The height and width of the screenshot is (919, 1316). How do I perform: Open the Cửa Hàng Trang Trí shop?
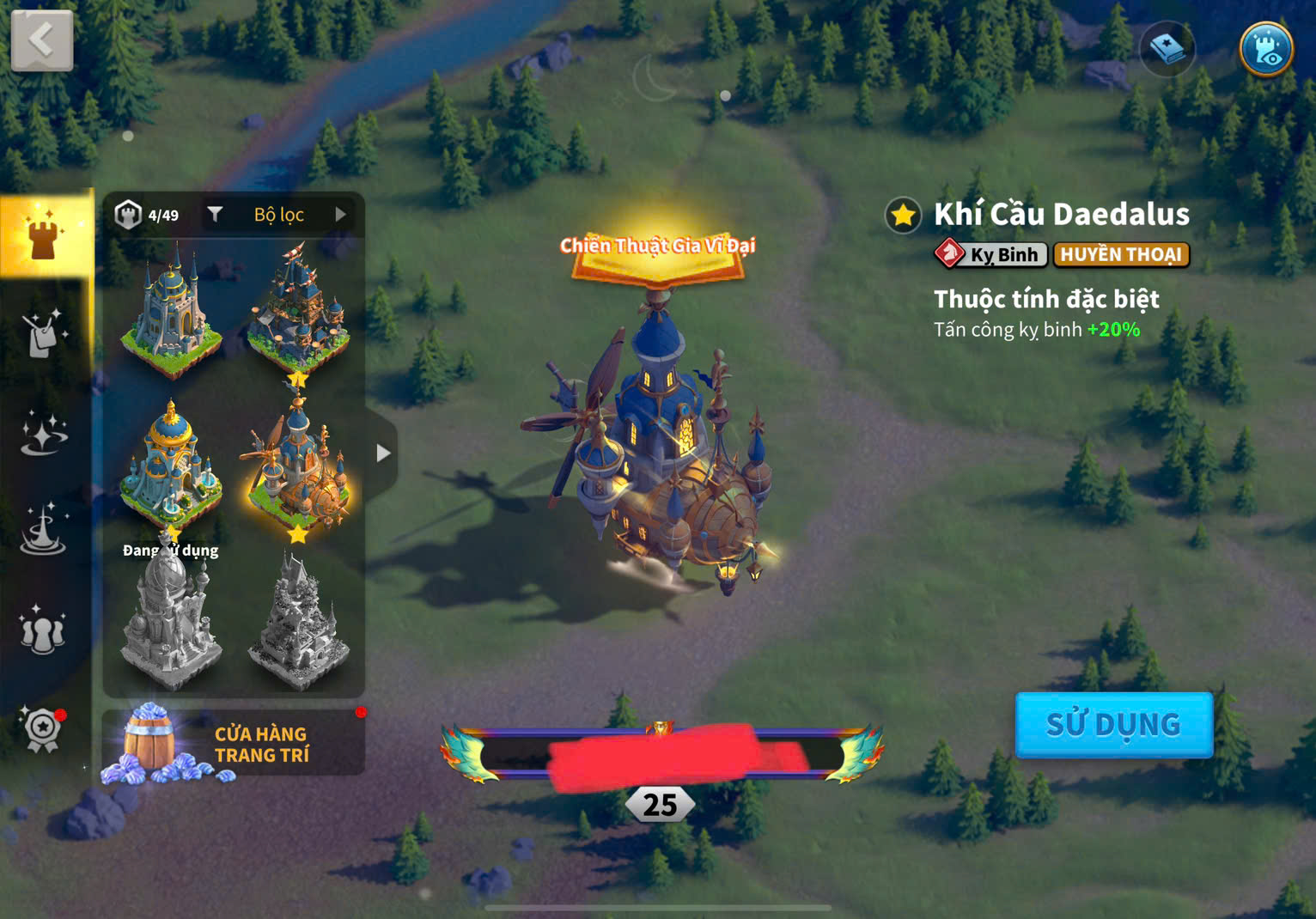(234, 744)
